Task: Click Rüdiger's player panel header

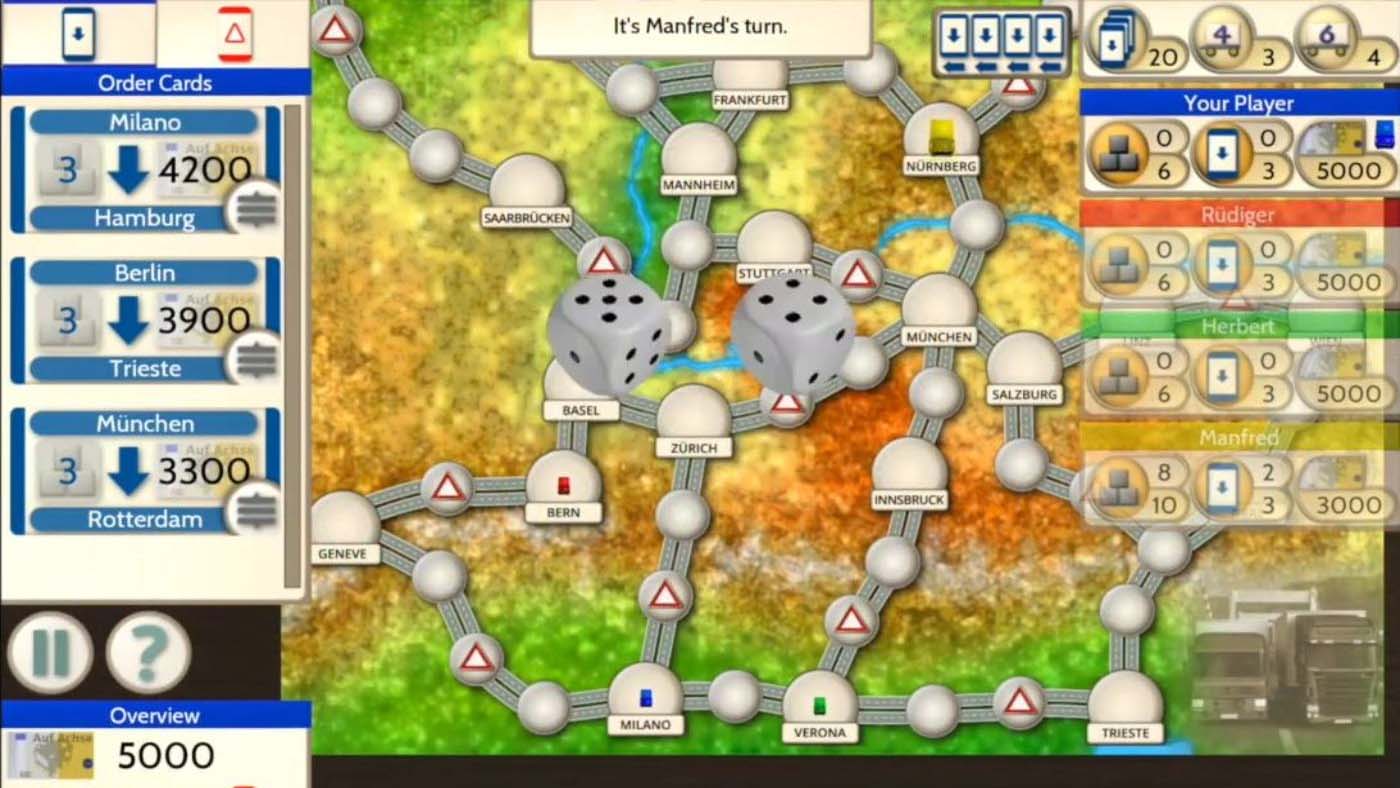Action: click(x=1237, y=214)
